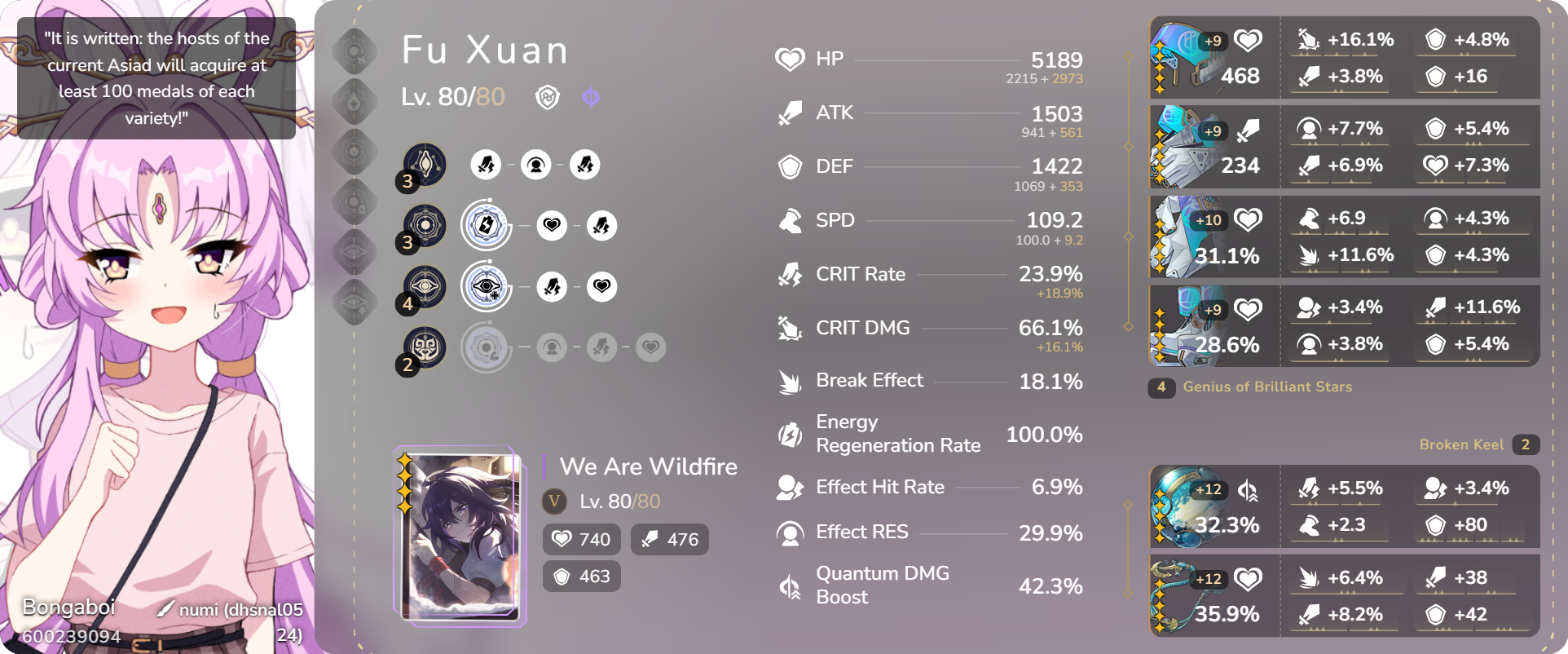The width and height of the screenshot is (1568, 654).
Task: Select the Superimposition V badge
Action: click(x=554, y=502)
